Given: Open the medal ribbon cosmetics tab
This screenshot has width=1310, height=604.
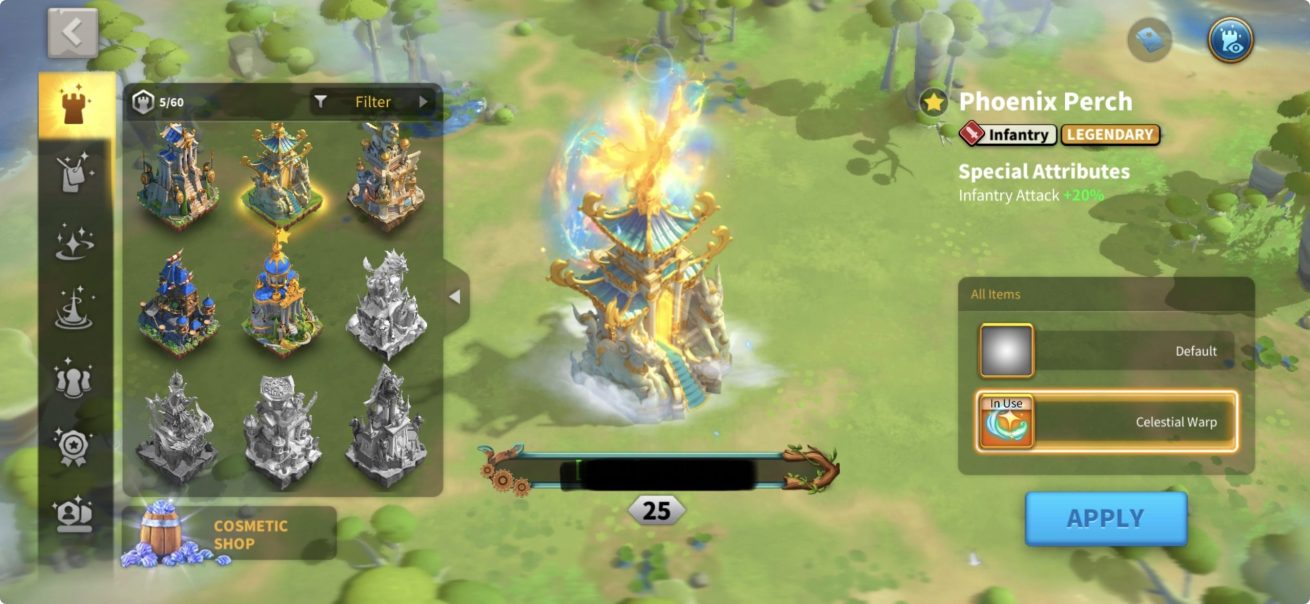Looking at the screenshot, I should (75, 446).
